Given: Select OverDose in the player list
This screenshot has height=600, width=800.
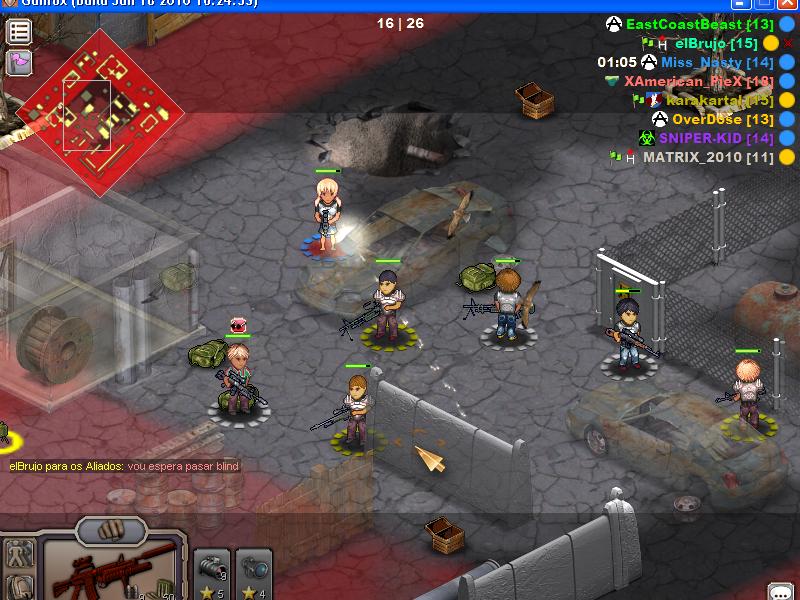Looking at the screenshot, I should point(709,119).
